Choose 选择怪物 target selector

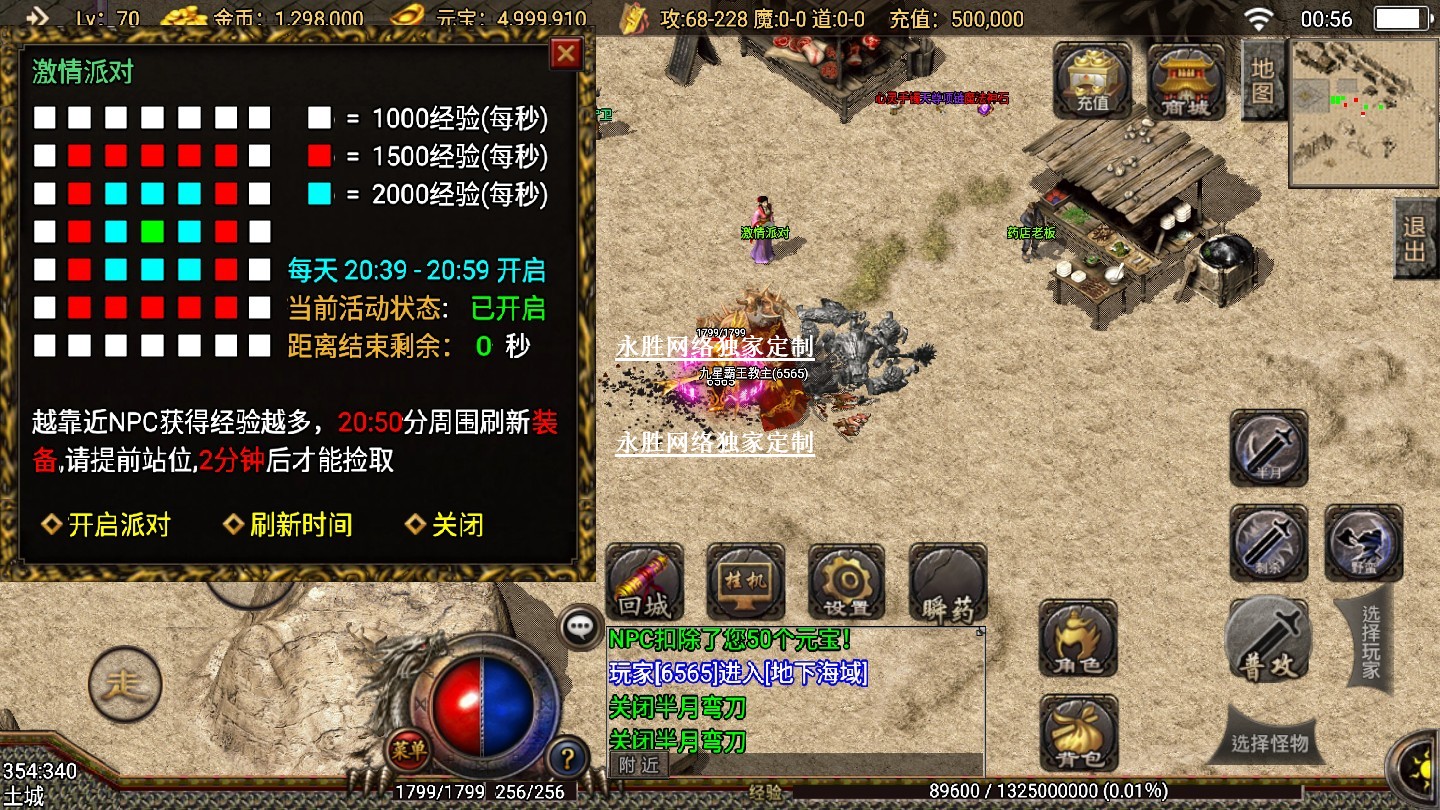(1268, 743)
